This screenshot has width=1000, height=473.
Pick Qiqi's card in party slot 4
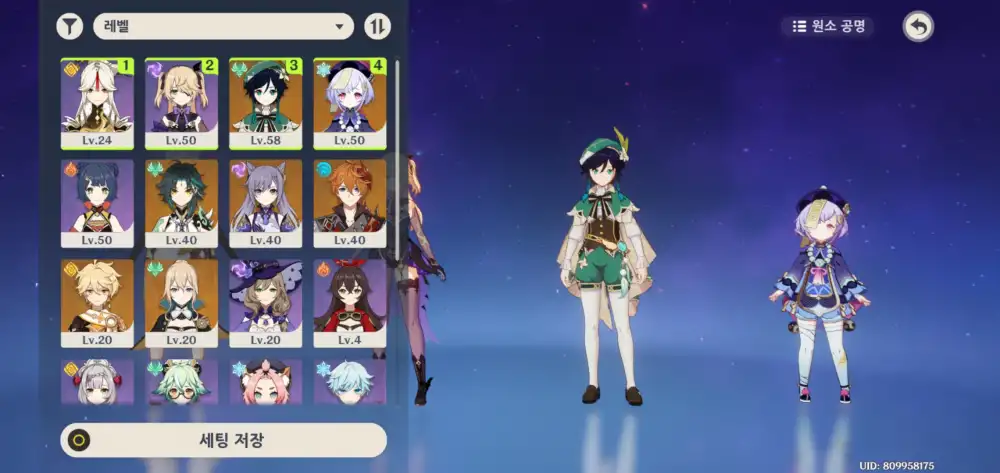point(349,103)
